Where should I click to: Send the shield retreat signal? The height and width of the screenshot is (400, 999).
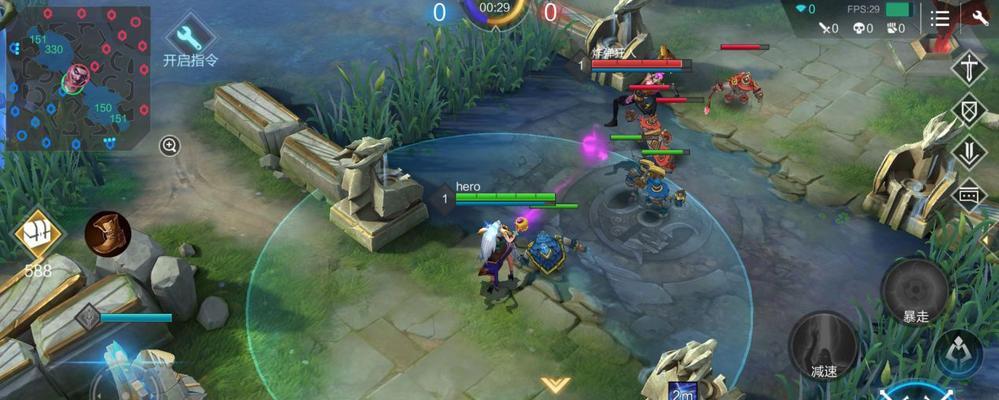tap(969, 110)
